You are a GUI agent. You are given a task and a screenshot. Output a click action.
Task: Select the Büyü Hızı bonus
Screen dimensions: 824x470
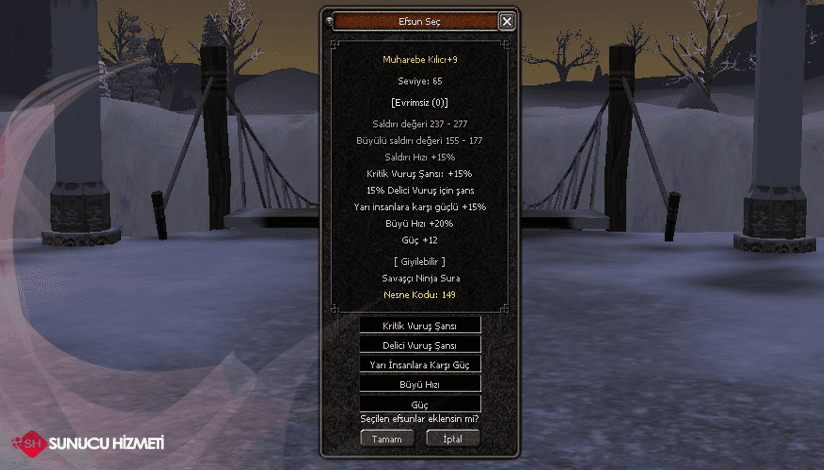click(x=420, y=384)
